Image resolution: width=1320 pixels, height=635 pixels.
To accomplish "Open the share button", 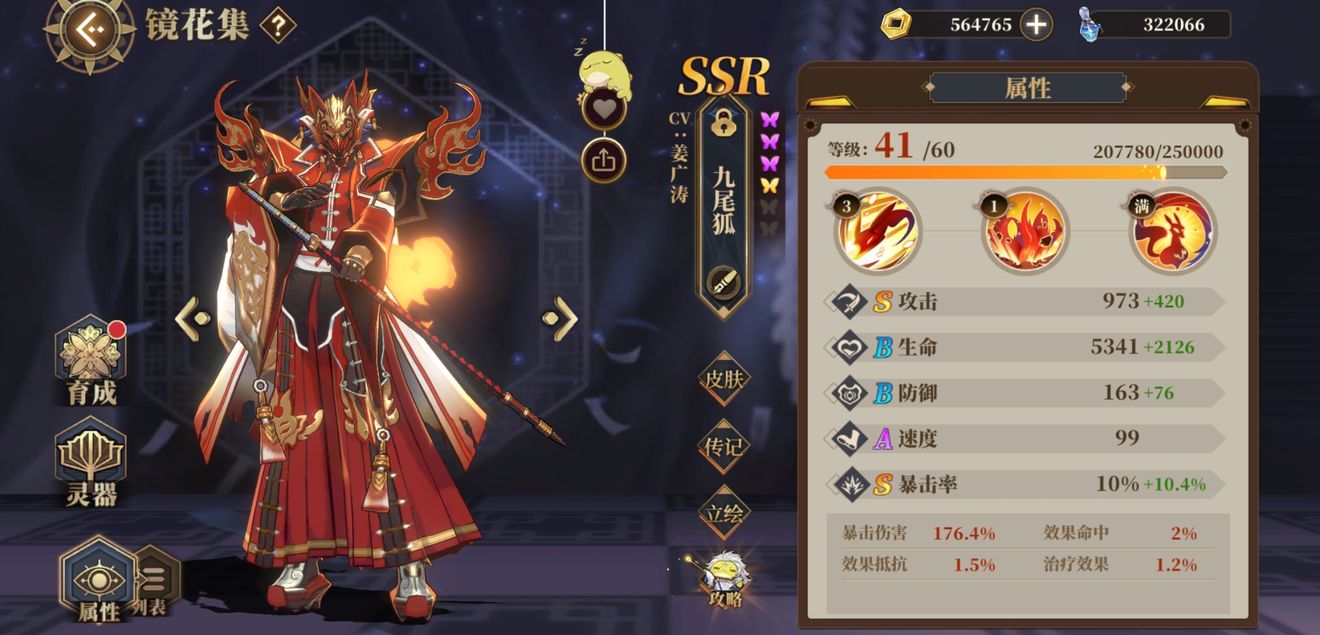I will pyautogui.click(x=603, y=162).
